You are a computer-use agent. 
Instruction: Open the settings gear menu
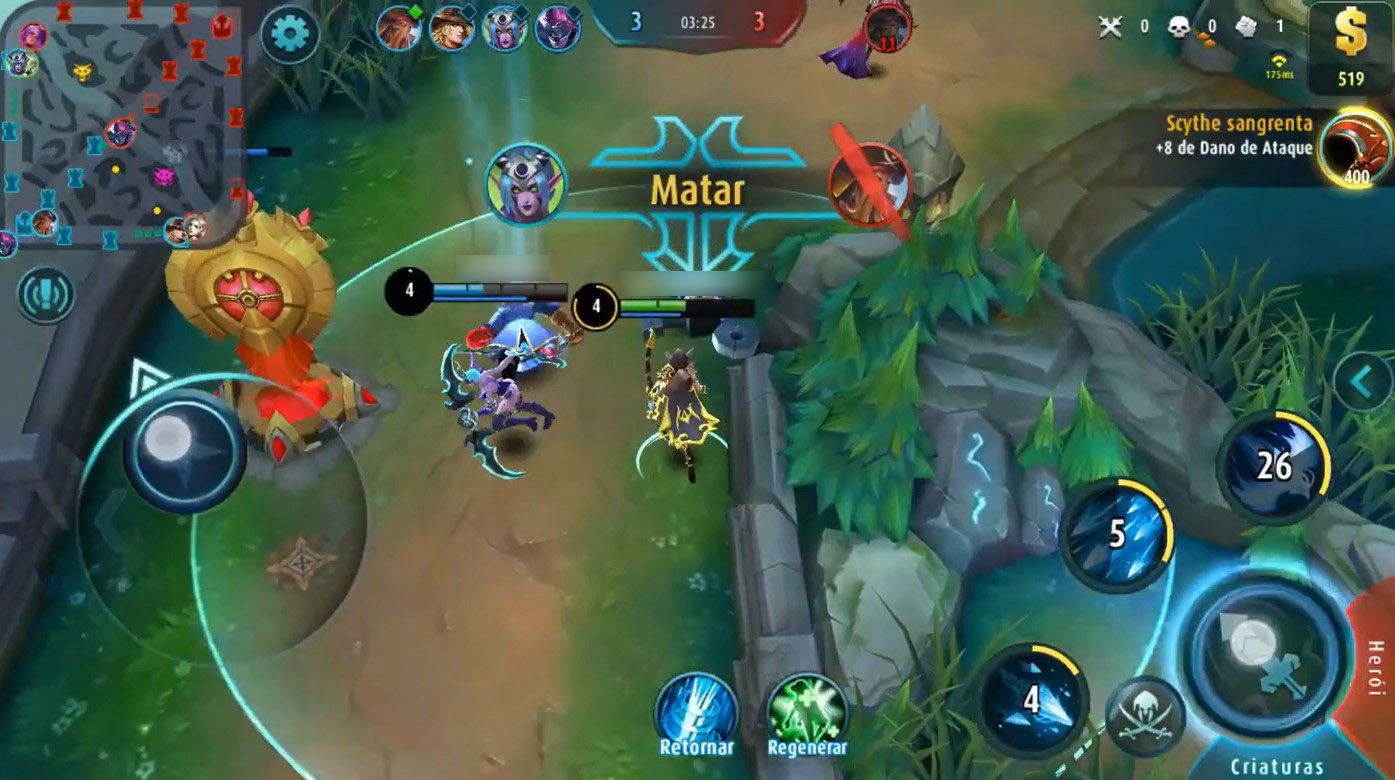click(x=289, y=34)
